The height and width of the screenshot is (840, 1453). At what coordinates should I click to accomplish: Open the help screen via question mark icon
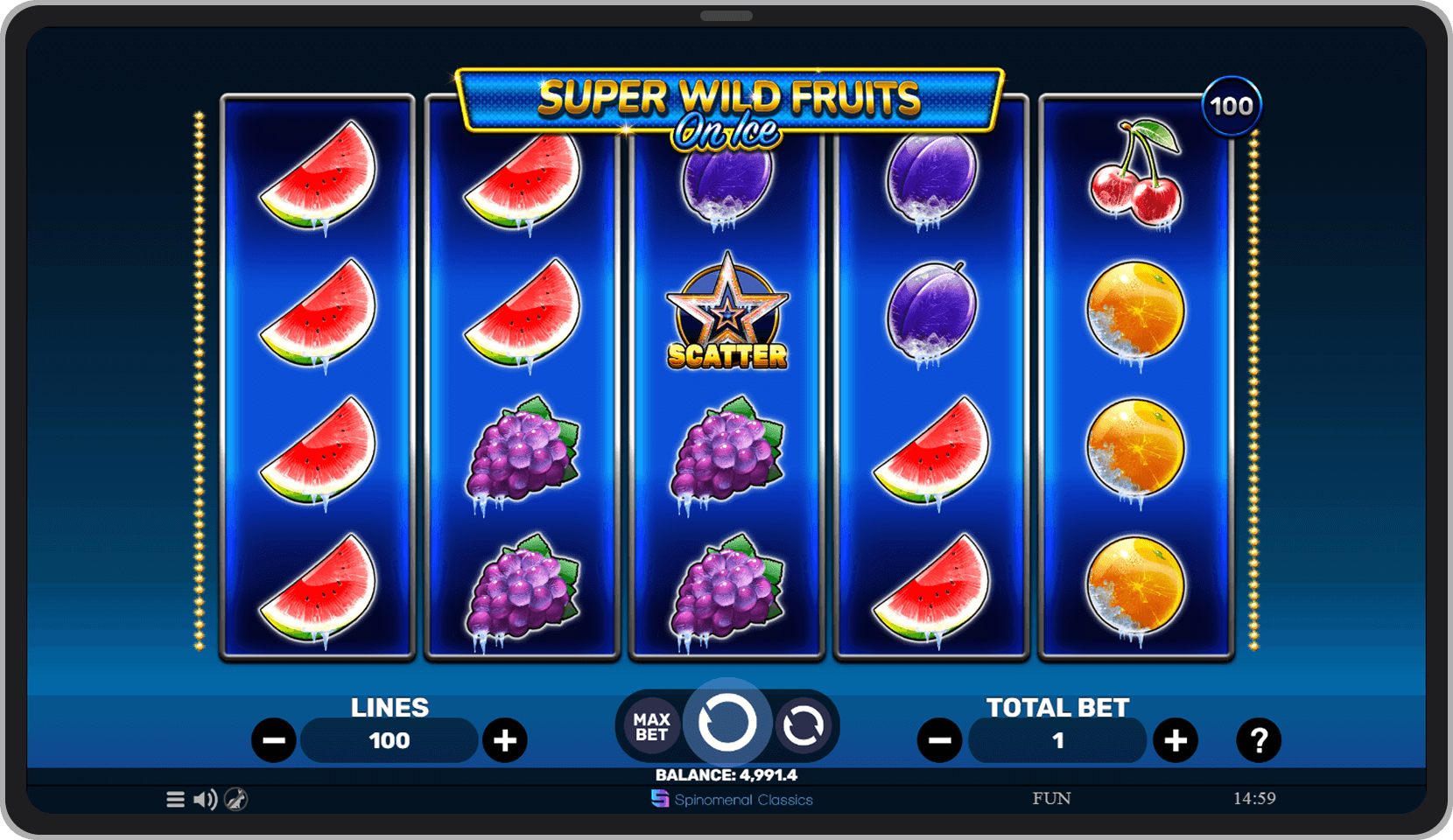point(1260,739)
